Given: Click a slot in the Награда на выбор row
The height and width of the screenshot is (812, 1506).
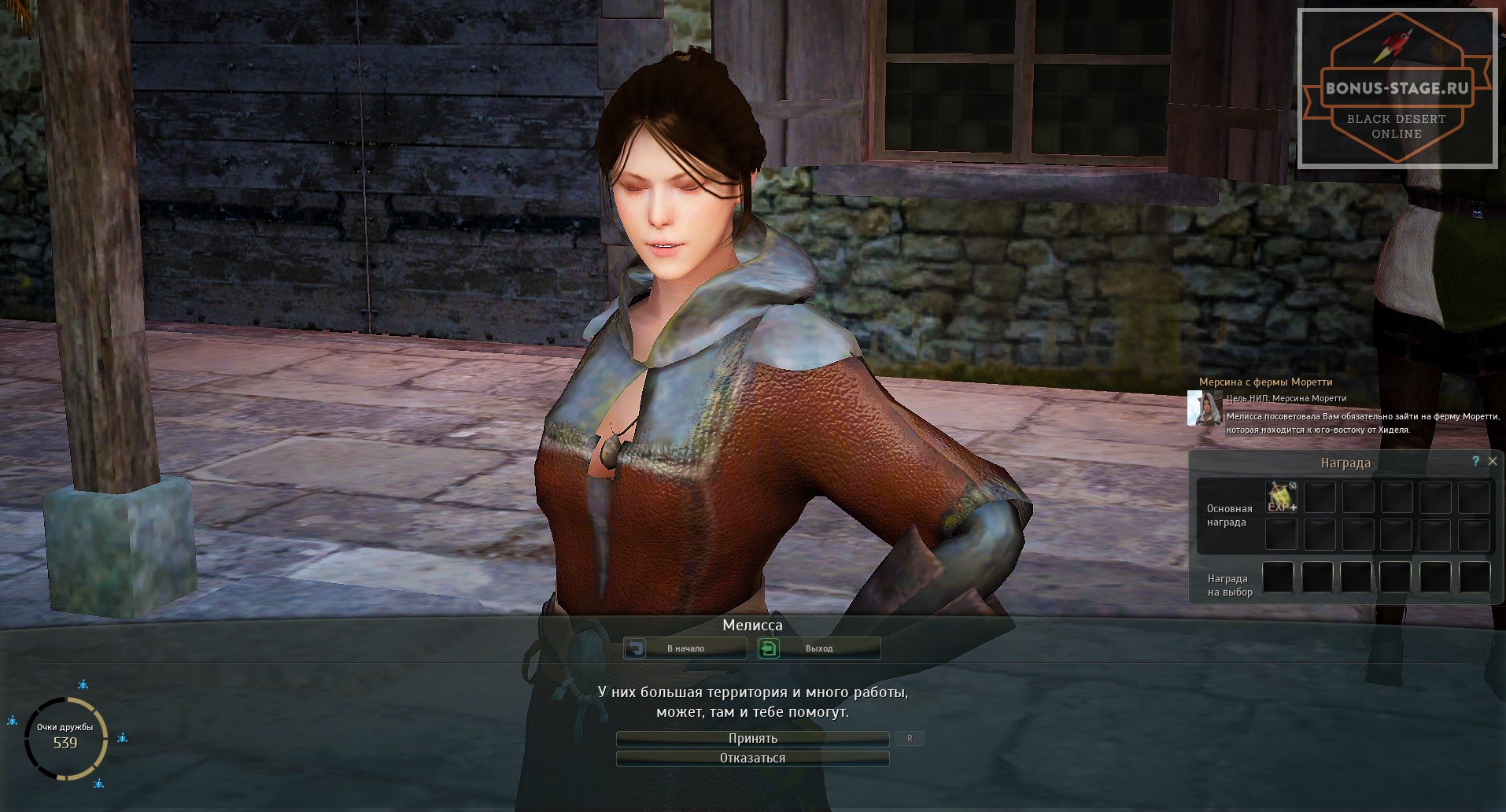Looking at the screenshot, I should 1277,577.
